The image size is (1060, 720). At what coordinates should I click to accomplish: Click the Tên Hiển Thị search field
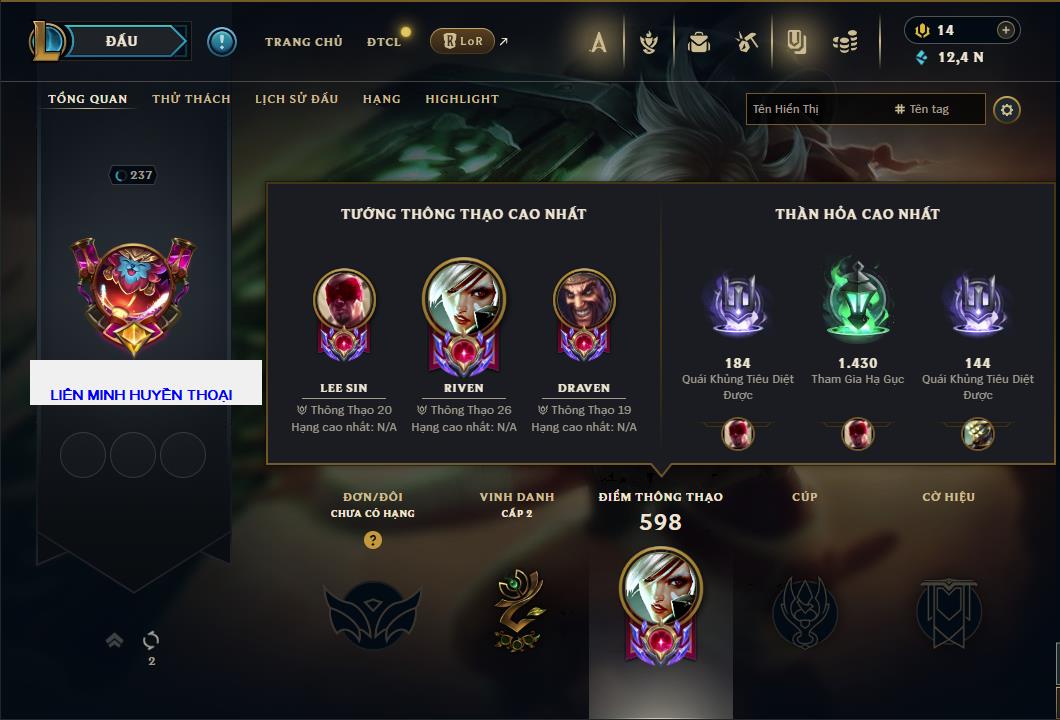click(815, 109)
